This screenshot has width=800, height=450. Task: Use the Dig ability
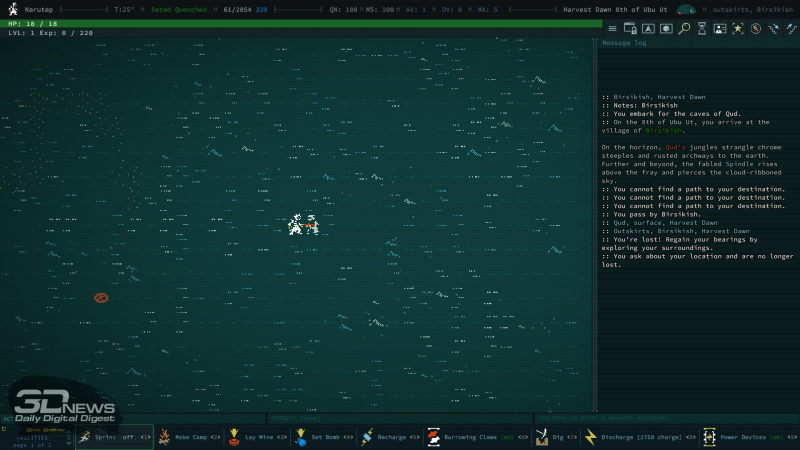tap(553, 437)
